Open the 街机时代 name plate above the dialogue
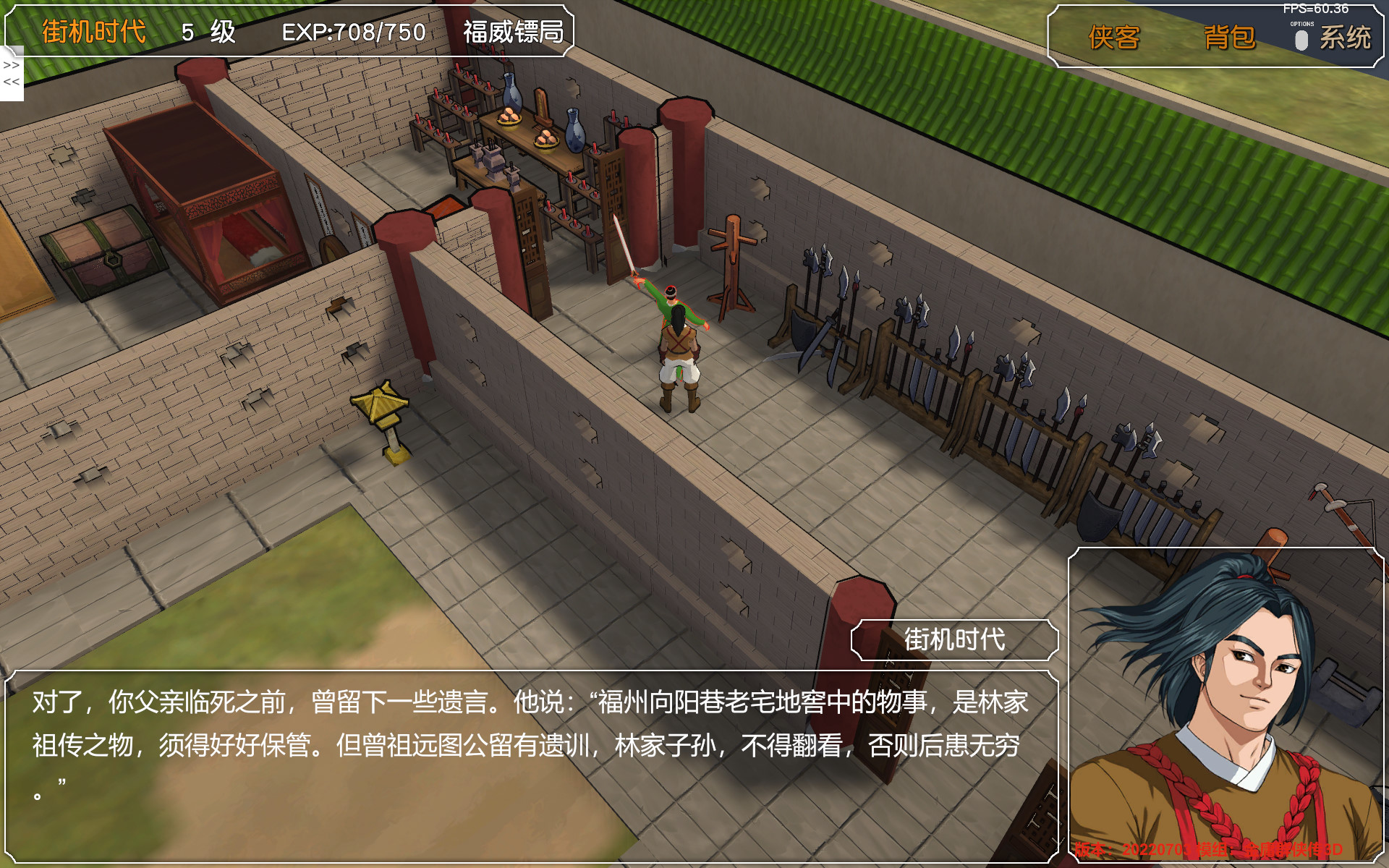The width and height of the screenshot is (1389, 868). [954, 639]
